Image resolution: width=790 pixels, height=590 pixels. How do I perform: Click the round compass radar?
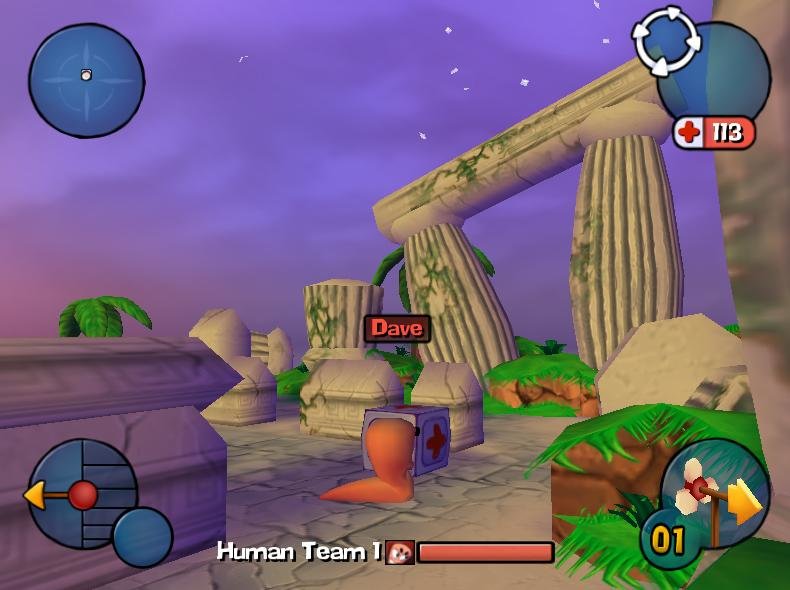86,80
